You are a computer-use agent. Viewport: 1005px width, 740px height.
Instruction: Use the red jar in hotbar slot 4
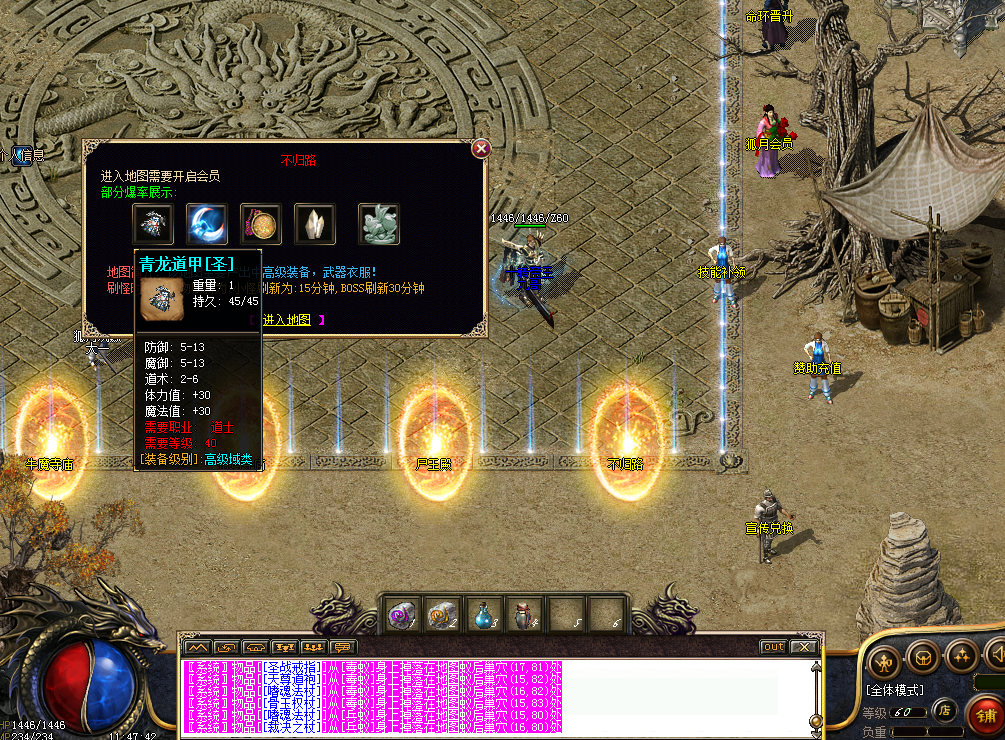pyautogui.click(x=522, y=615)
